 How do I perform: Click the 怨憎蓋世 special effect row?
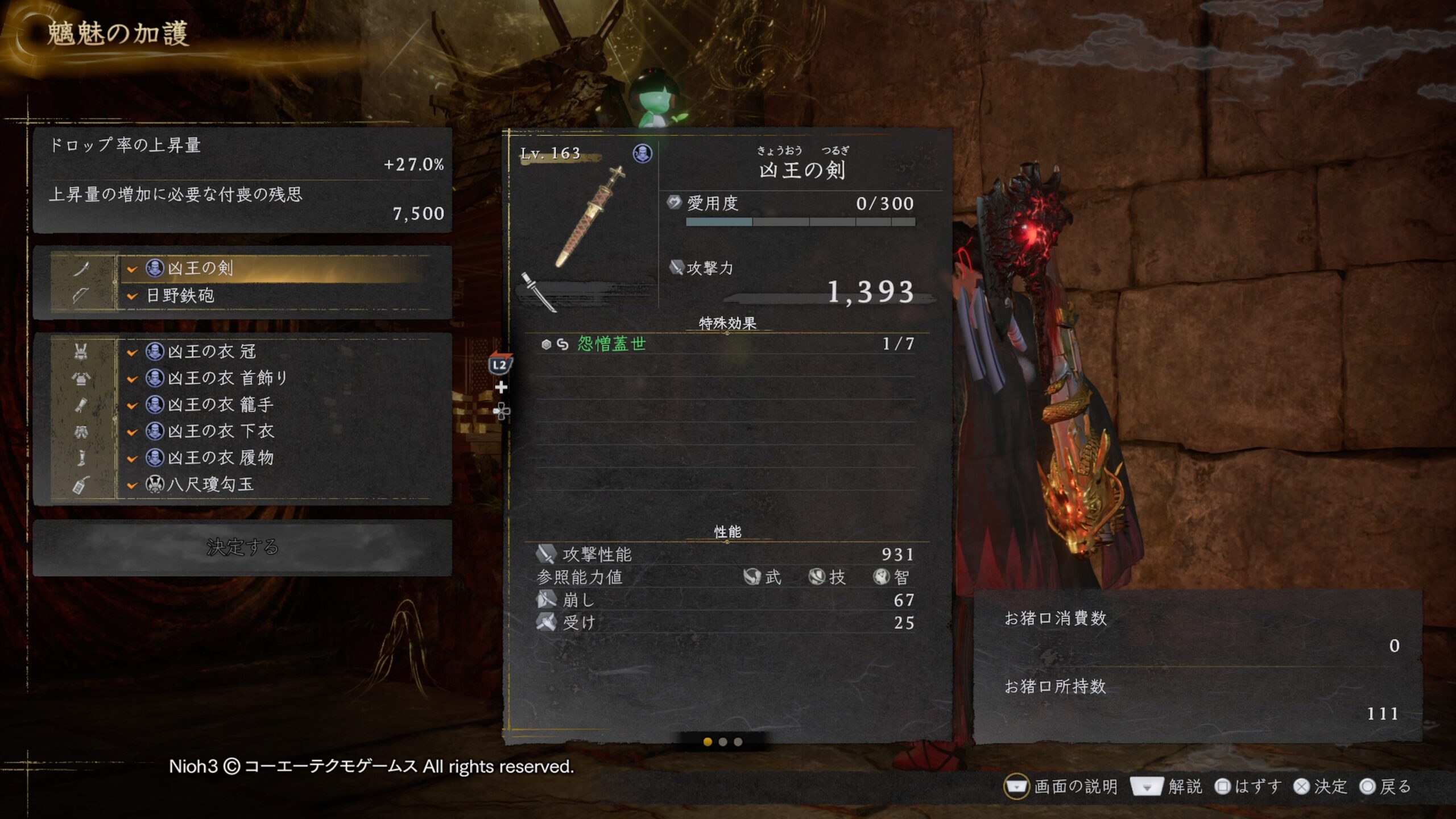[x=727, y=344]
